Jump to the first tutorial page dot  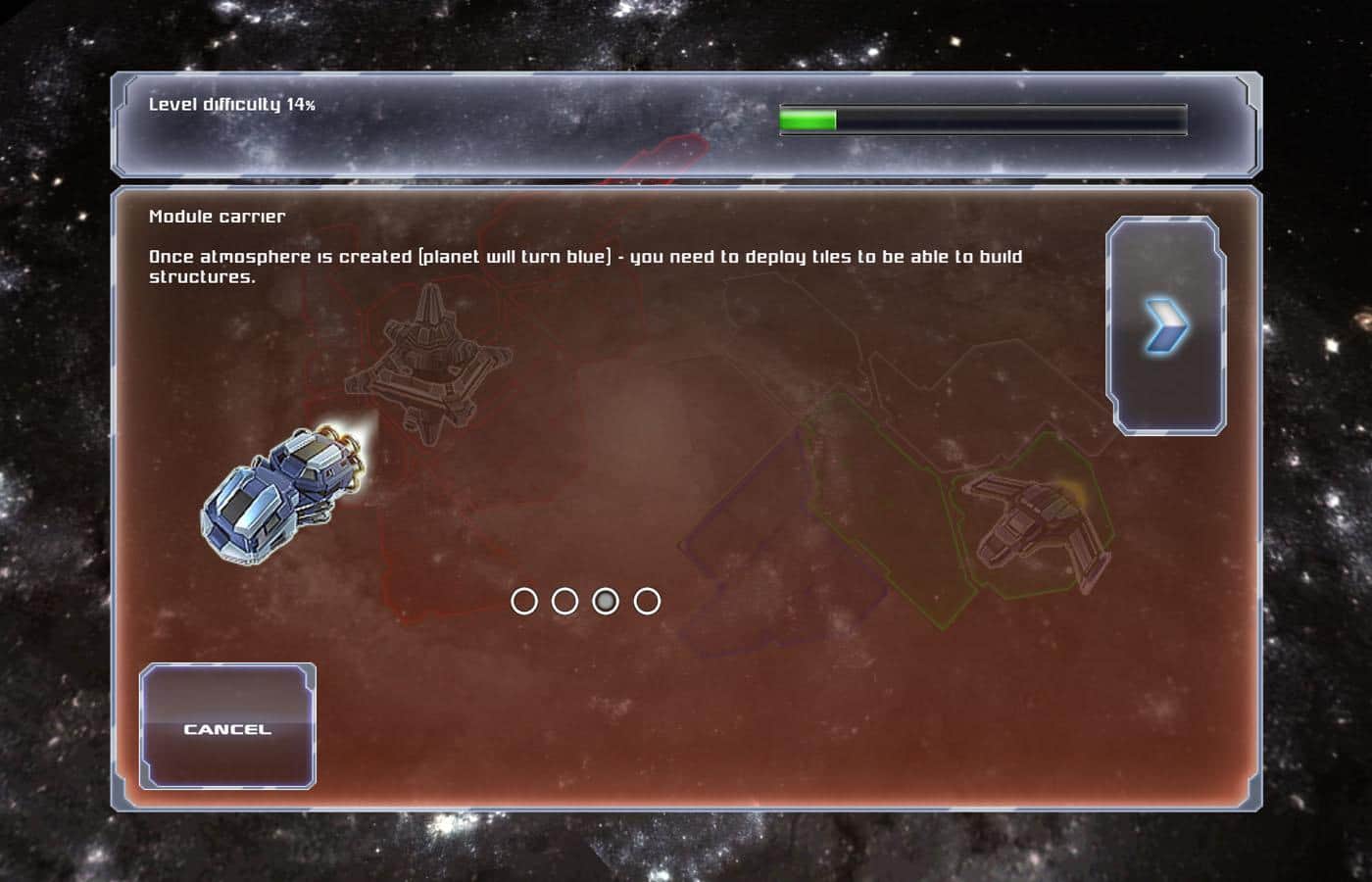point(524,601)
